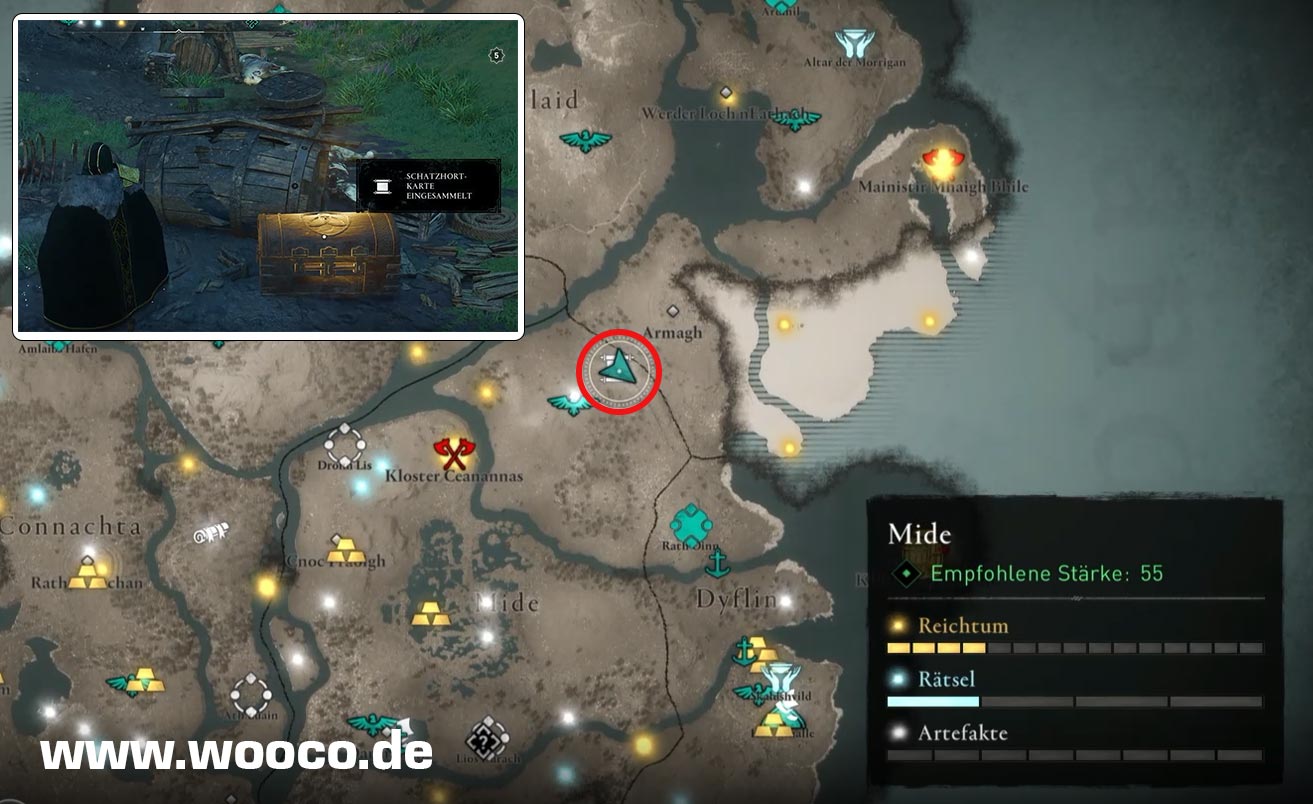Click the diamond marker above Armagh
The image size is (1313, 804).
click(673, 311)
